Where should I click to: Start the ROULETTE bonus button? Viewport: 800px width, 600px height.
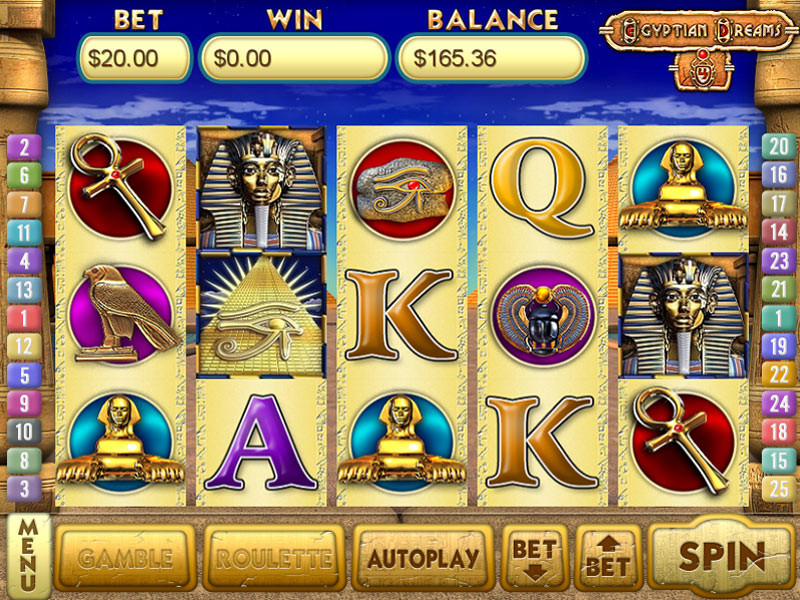pyautogui.click(x=273, y=558)
